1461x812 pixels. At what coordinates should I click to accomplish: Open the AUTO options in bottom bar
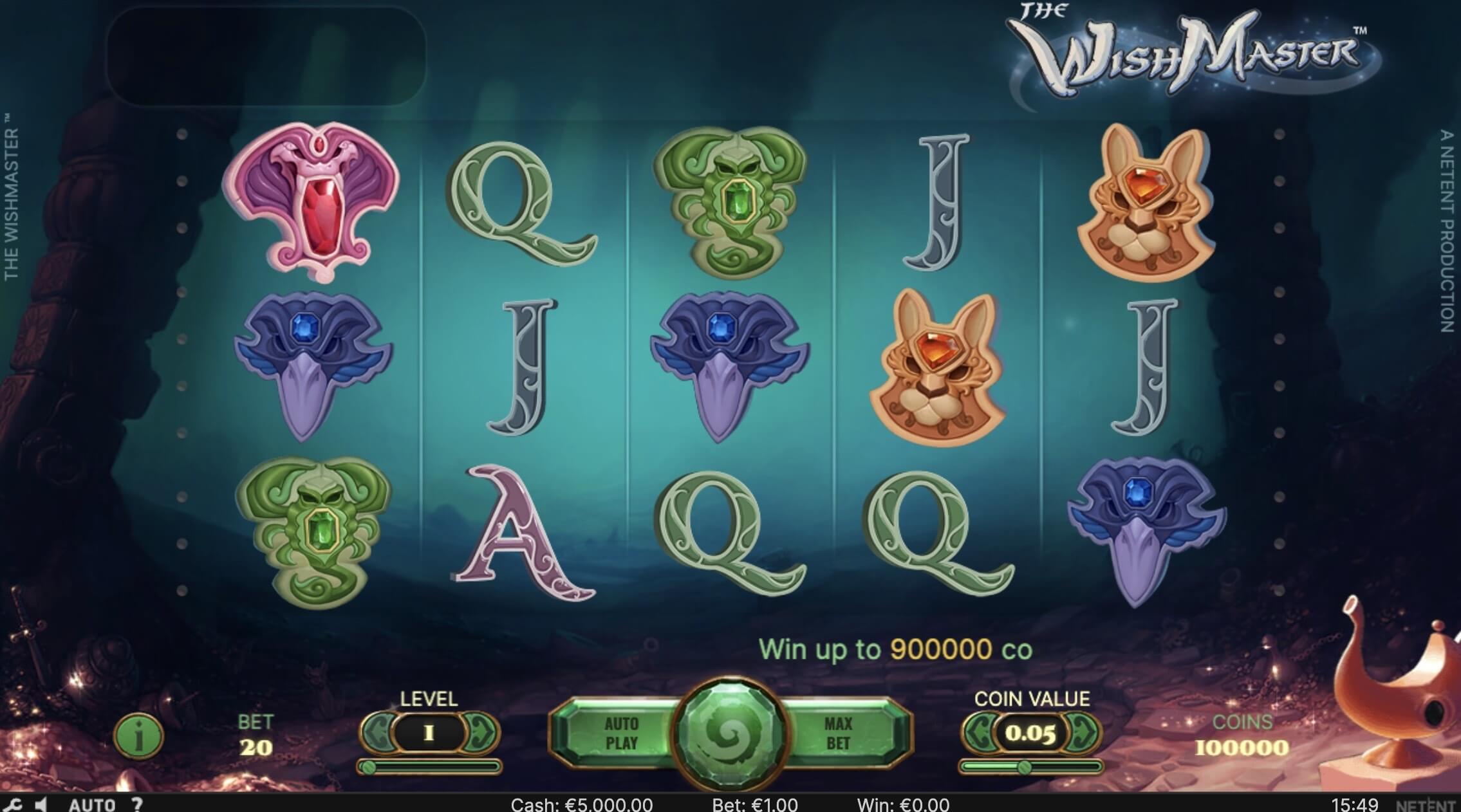pos(91,804)
